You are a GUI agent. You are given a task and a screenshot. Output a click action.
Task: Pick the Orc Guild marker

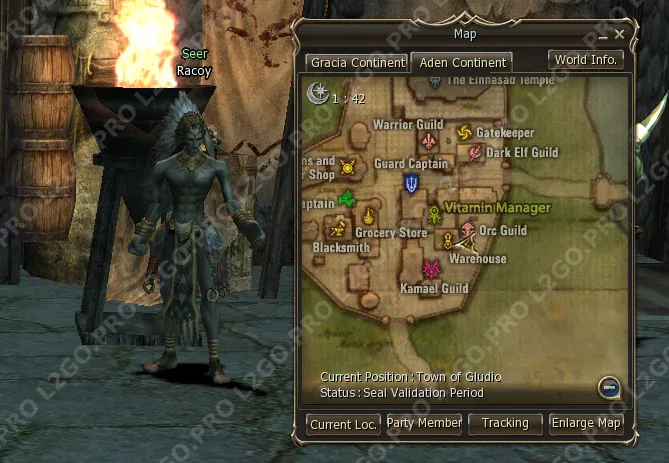467,231
